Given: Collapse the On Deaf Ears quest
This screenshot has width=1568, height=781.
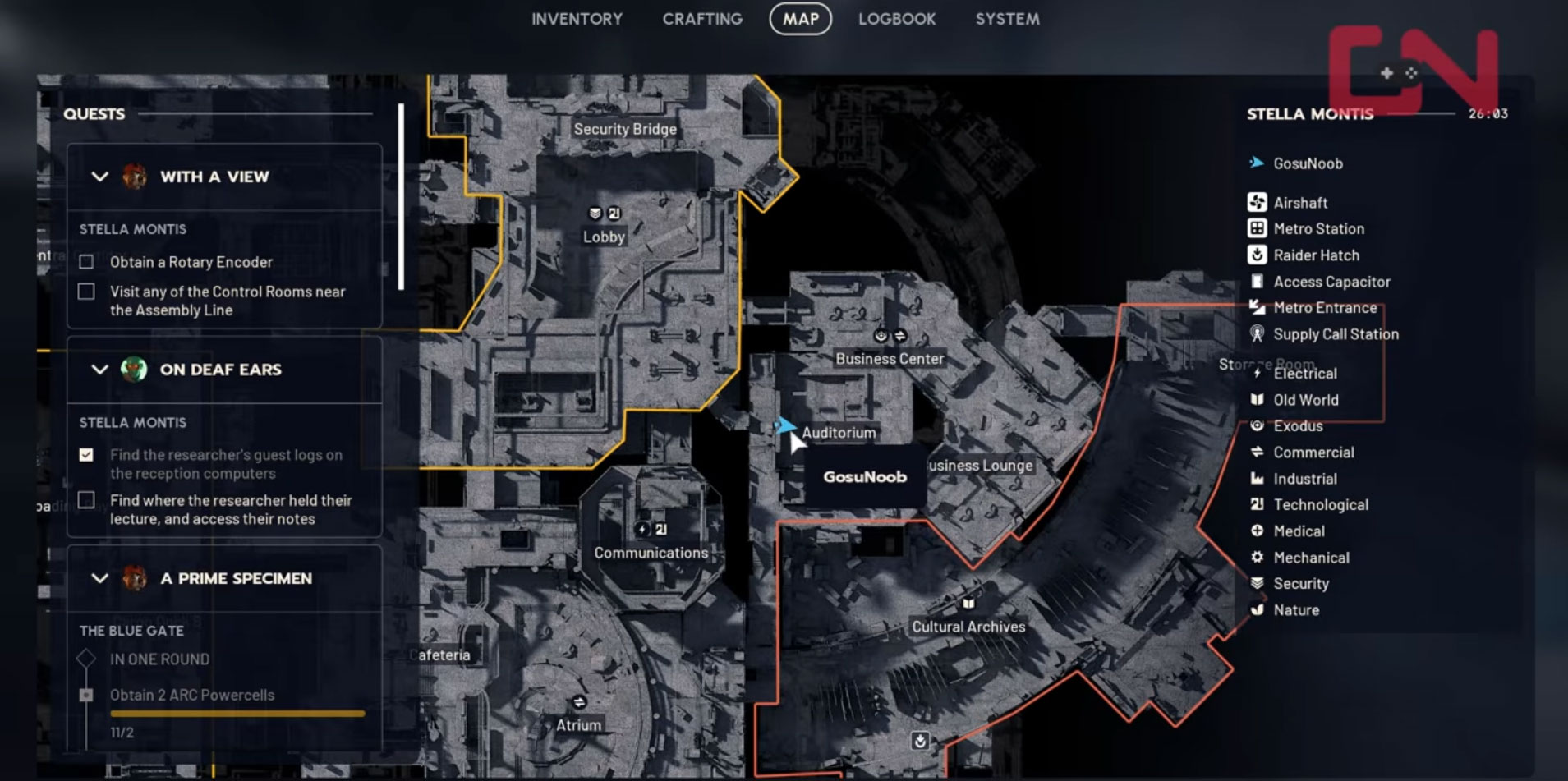Looking at the screenshot, I should point(100,370).
